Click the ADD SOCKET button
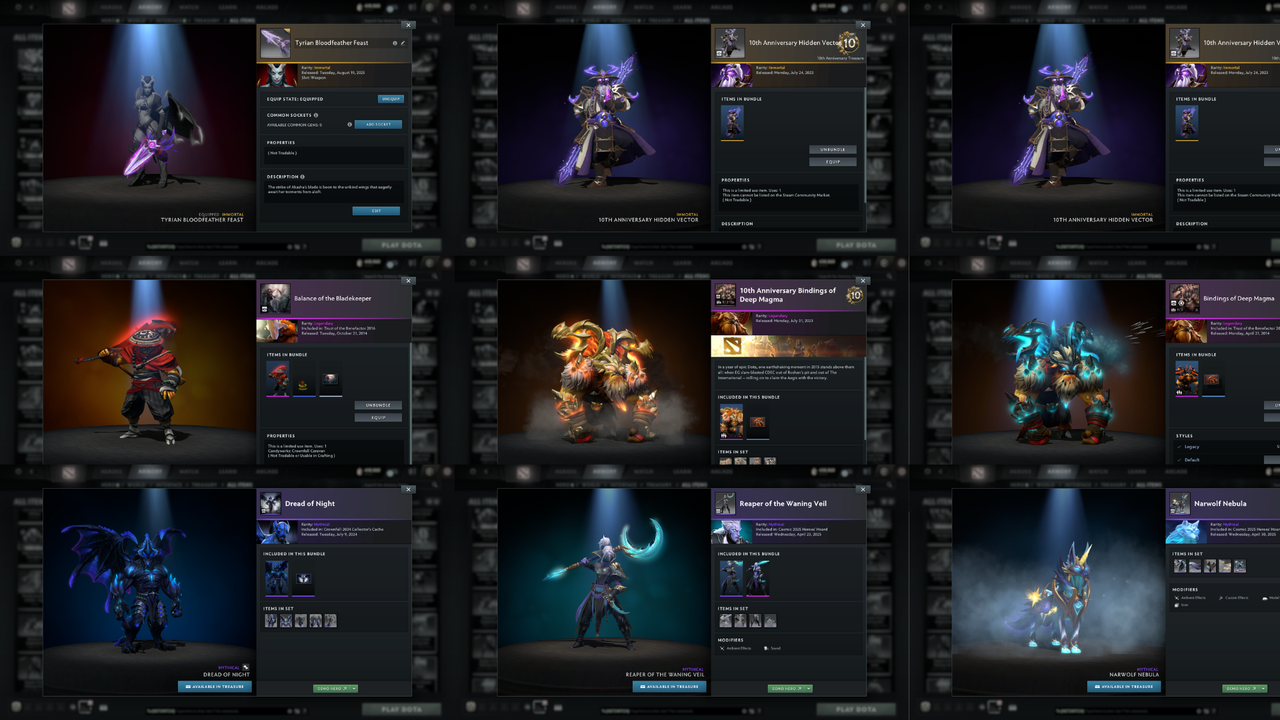This screenshot has height=720, width=1280. (378, 124)
